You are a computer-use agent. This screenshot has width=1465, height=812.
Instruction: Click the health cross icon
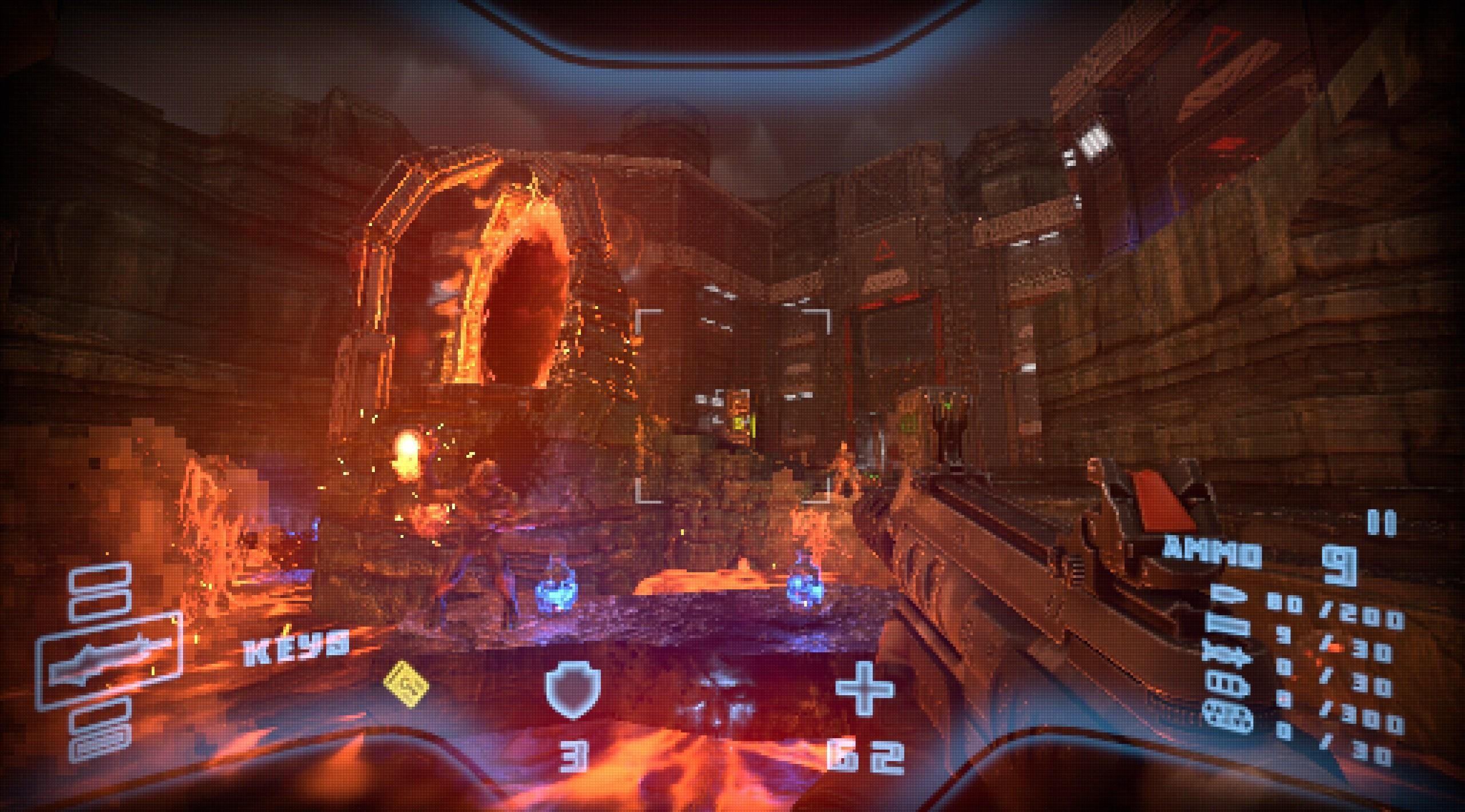coord(865,690)
